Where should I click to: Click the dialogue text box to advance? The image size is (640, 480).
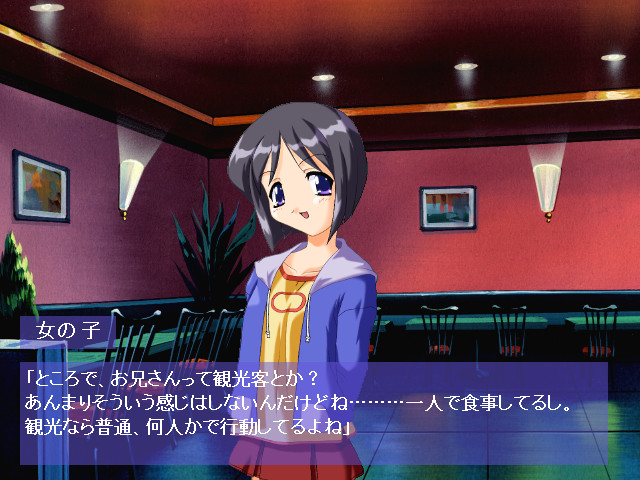(x=313, y=412)
